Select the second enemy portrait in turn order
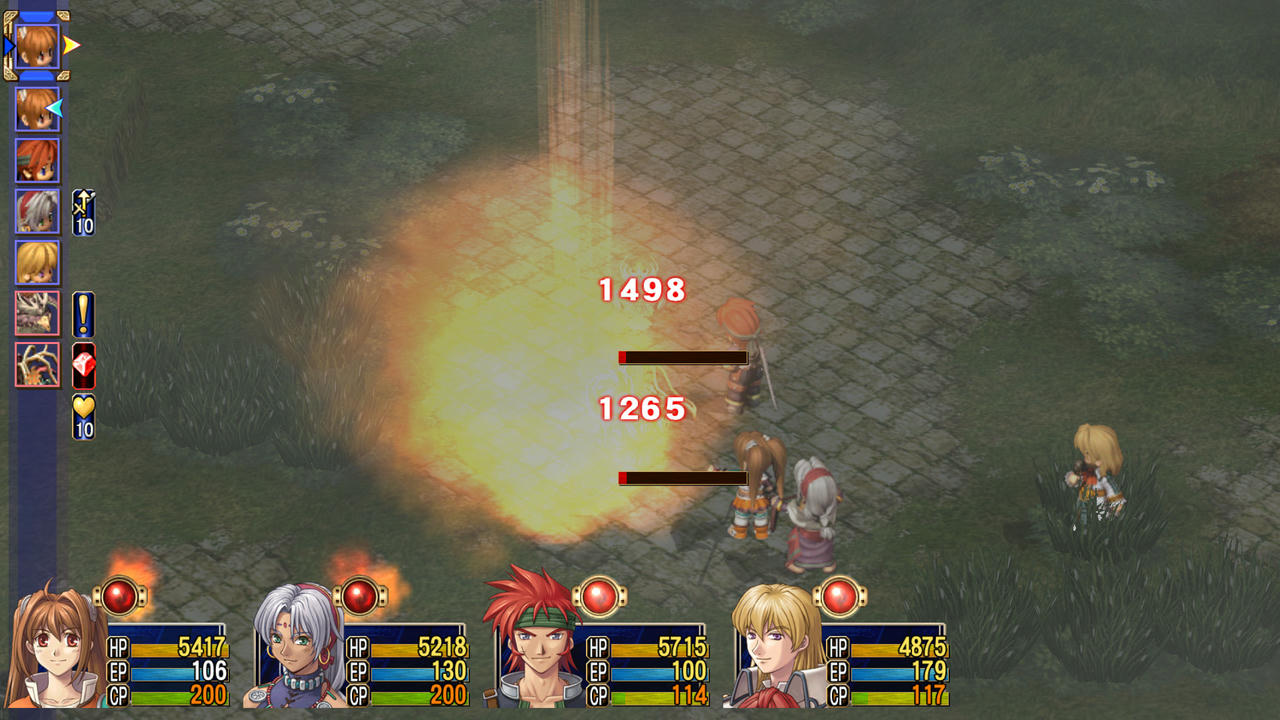1280x720 pixels. pos(36,364)
